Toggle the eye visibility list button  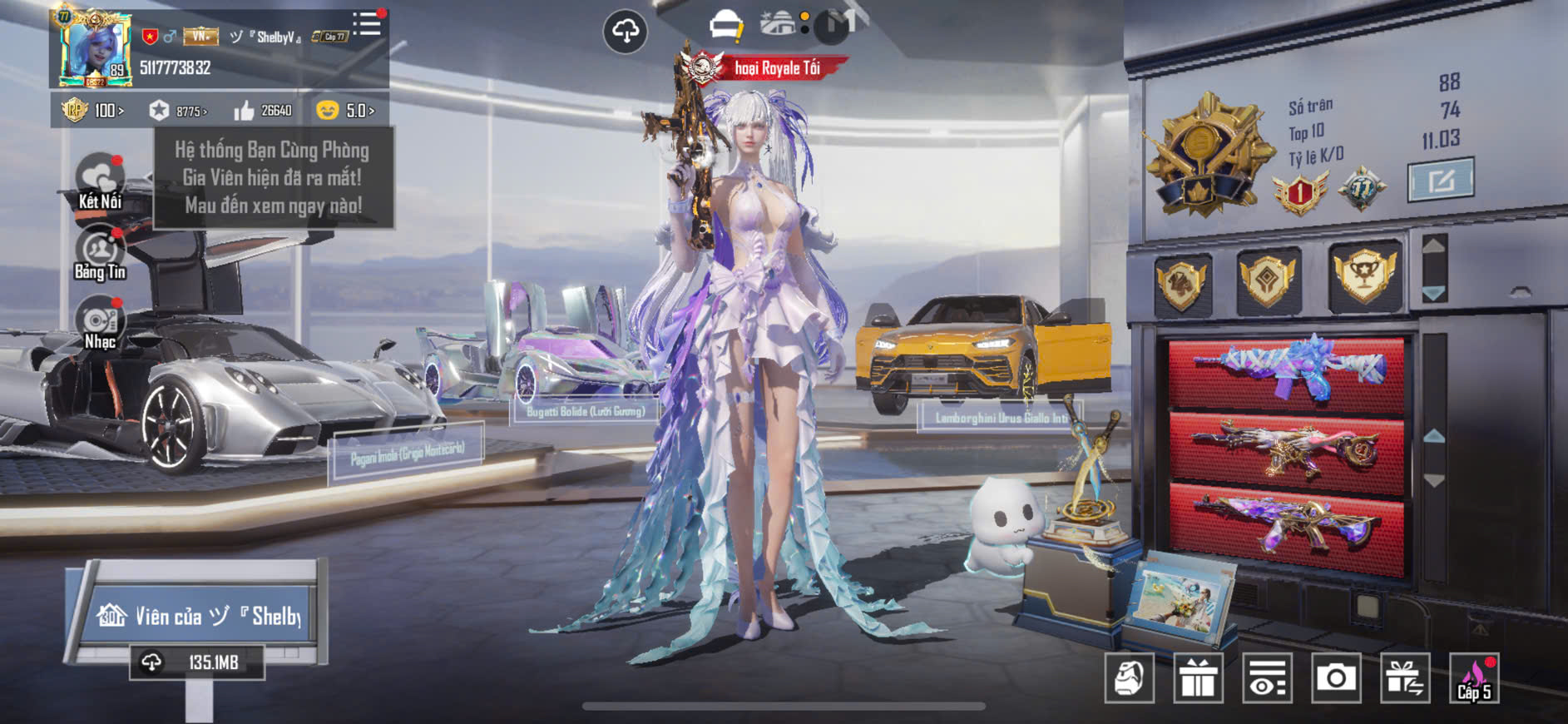pyautogui.click(x=1267, y=678)
